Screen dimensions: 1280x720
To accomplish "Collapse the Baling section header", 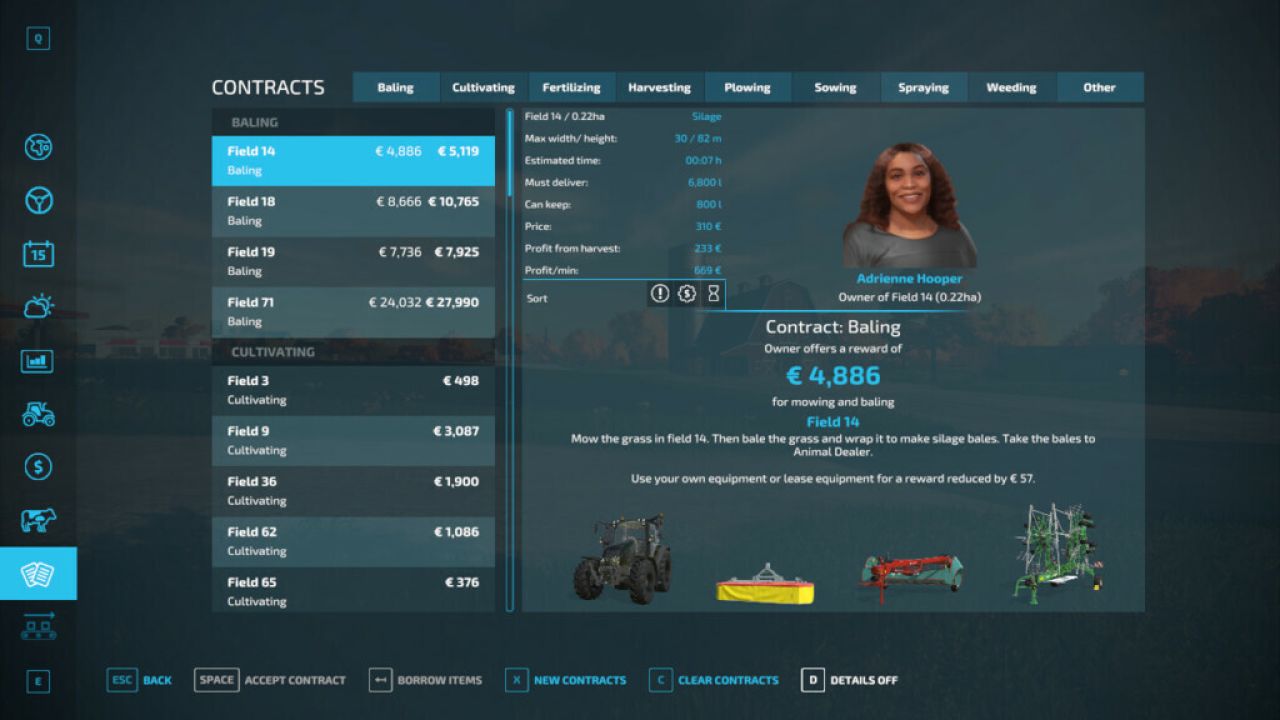I will 352,121.
